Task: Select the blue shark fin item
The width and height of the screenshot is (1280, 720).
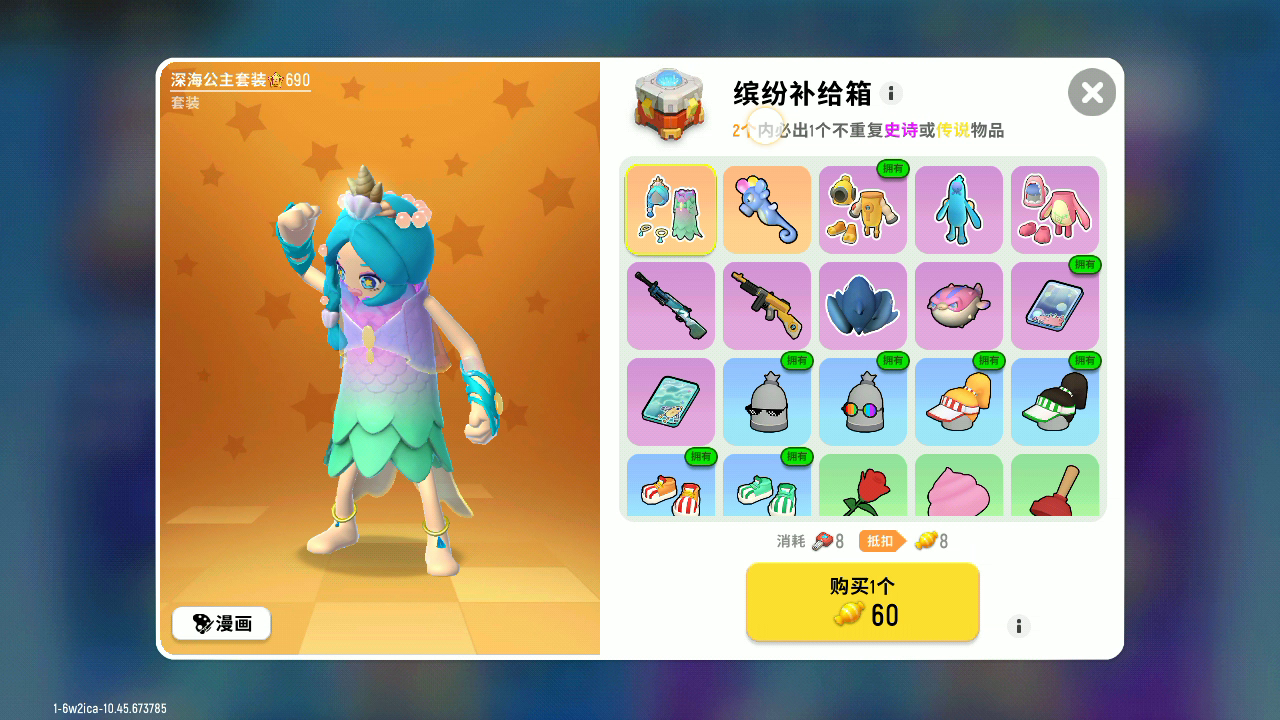Action: 862,305
